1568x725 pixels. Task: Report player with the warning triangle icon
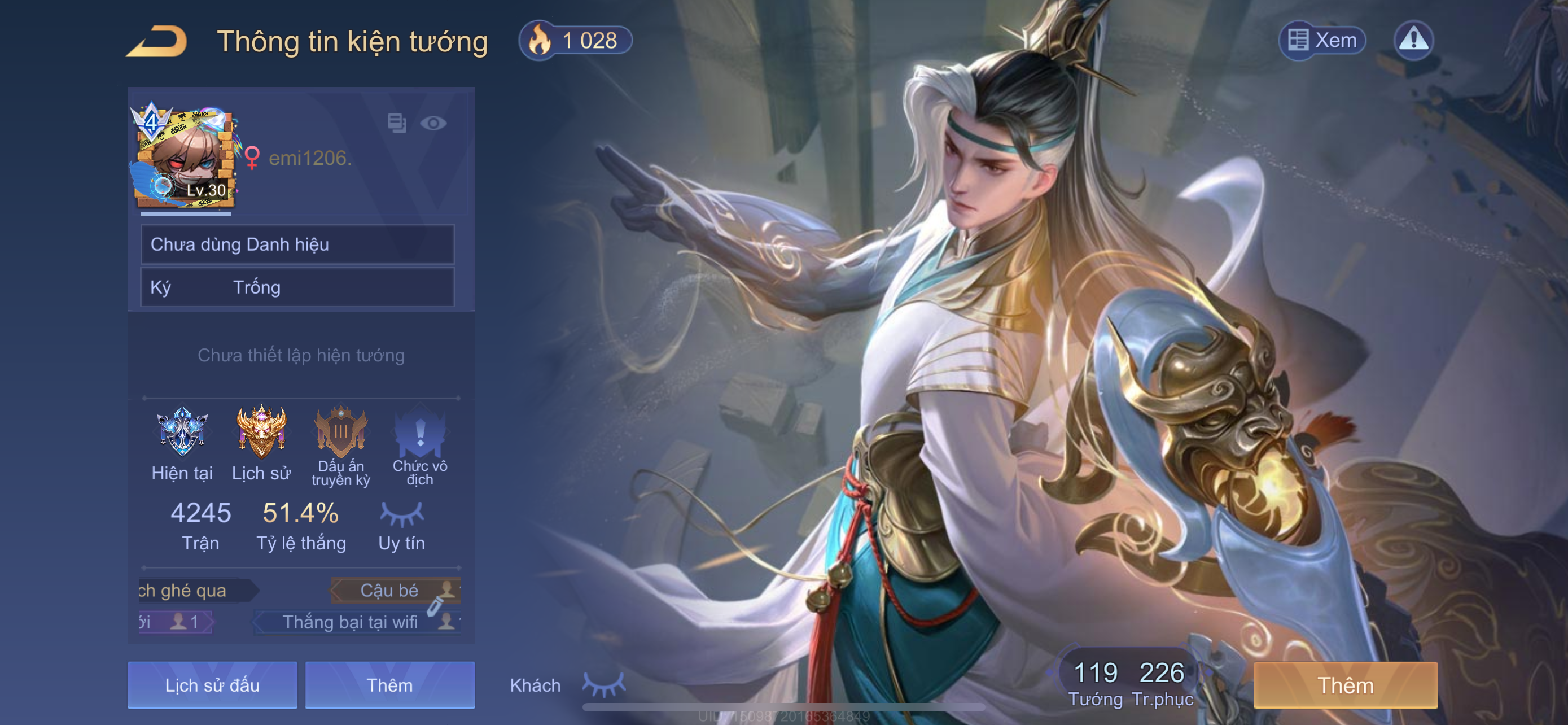tap(1413, 40)
